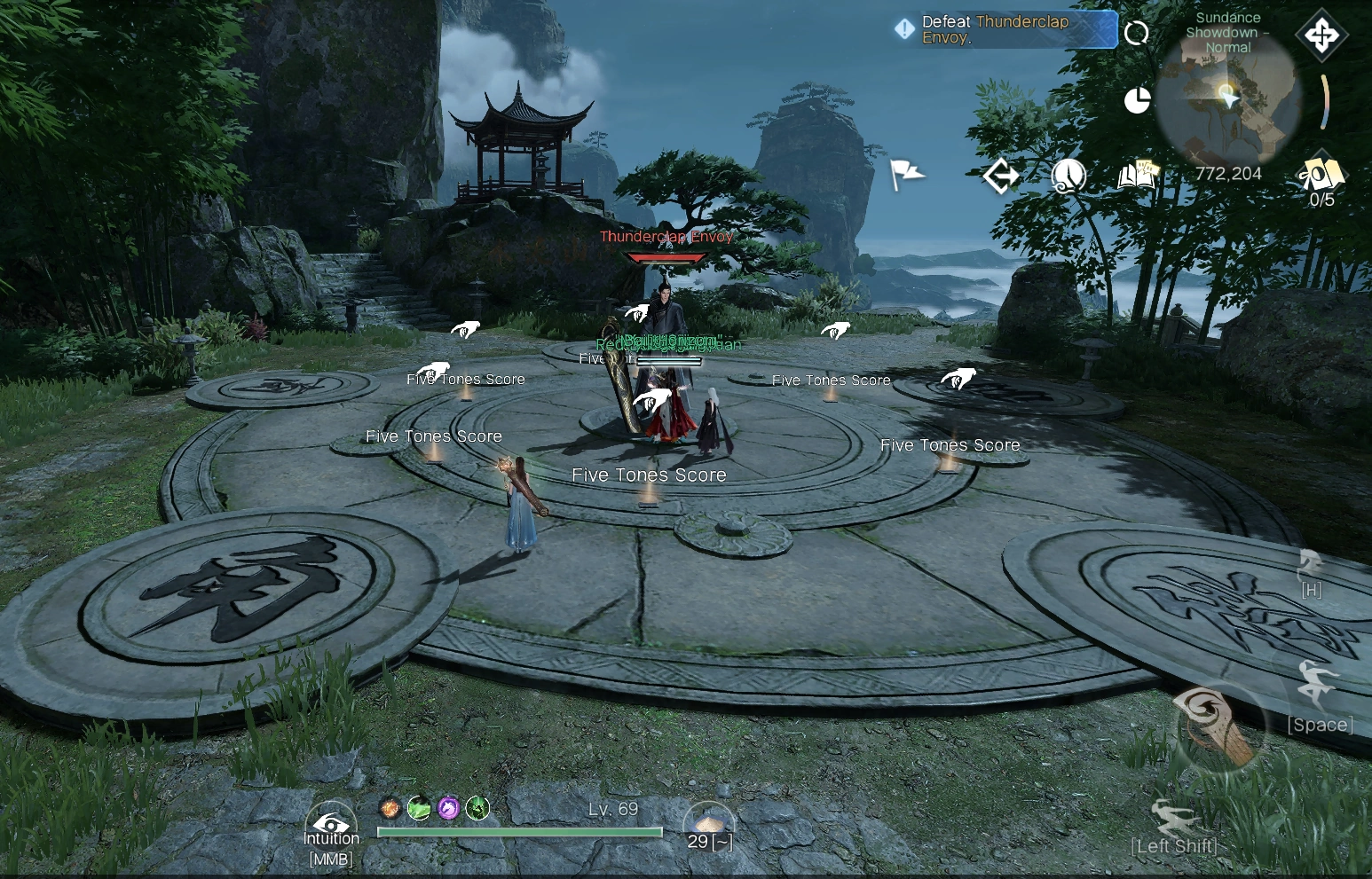1372x879 pixels.
Task: Click the circular refresh arrows icon
Action: [1136, 34]
